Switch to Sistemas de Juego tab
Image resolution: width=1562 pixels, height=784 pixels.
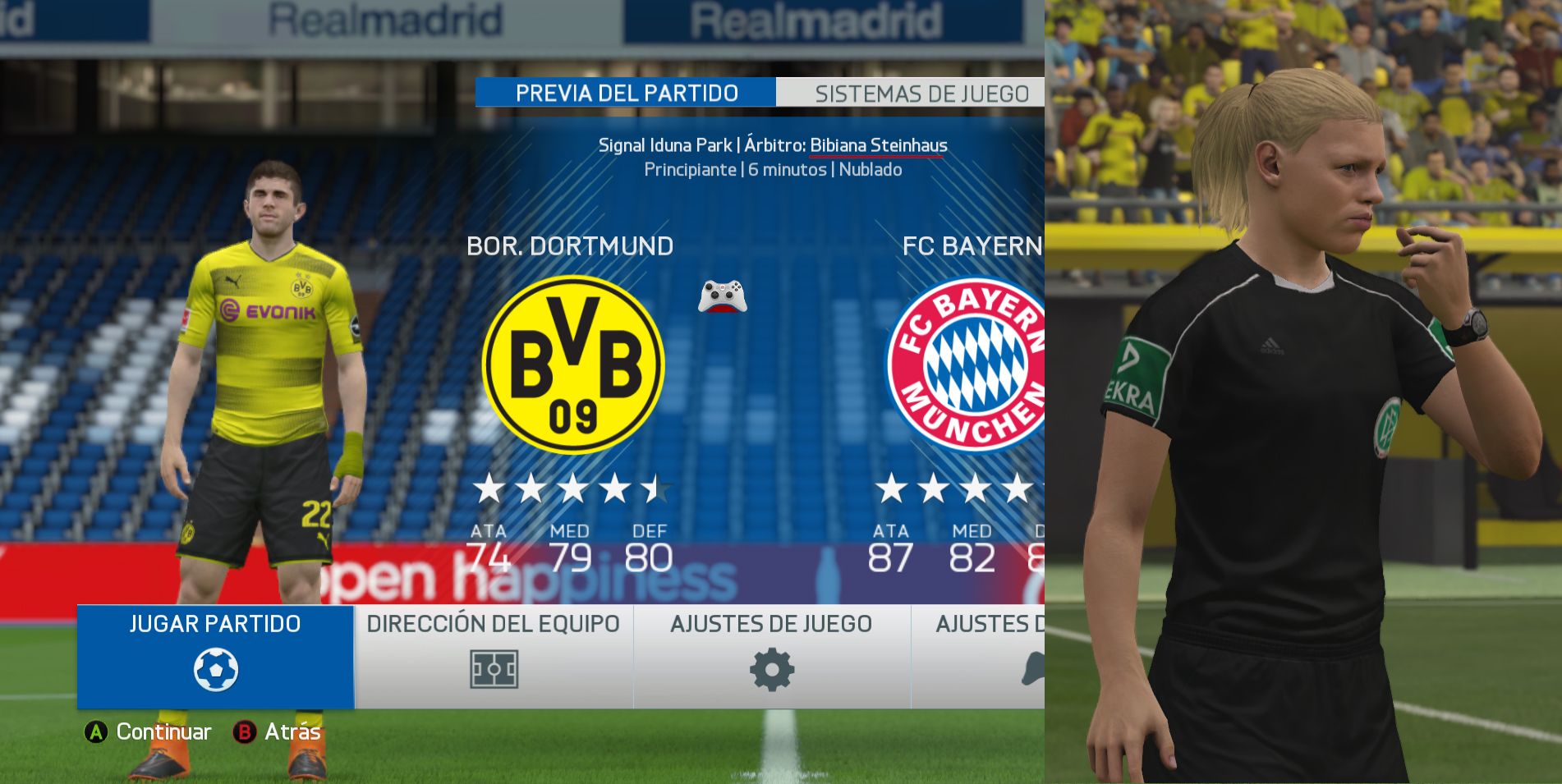point(921,94)
